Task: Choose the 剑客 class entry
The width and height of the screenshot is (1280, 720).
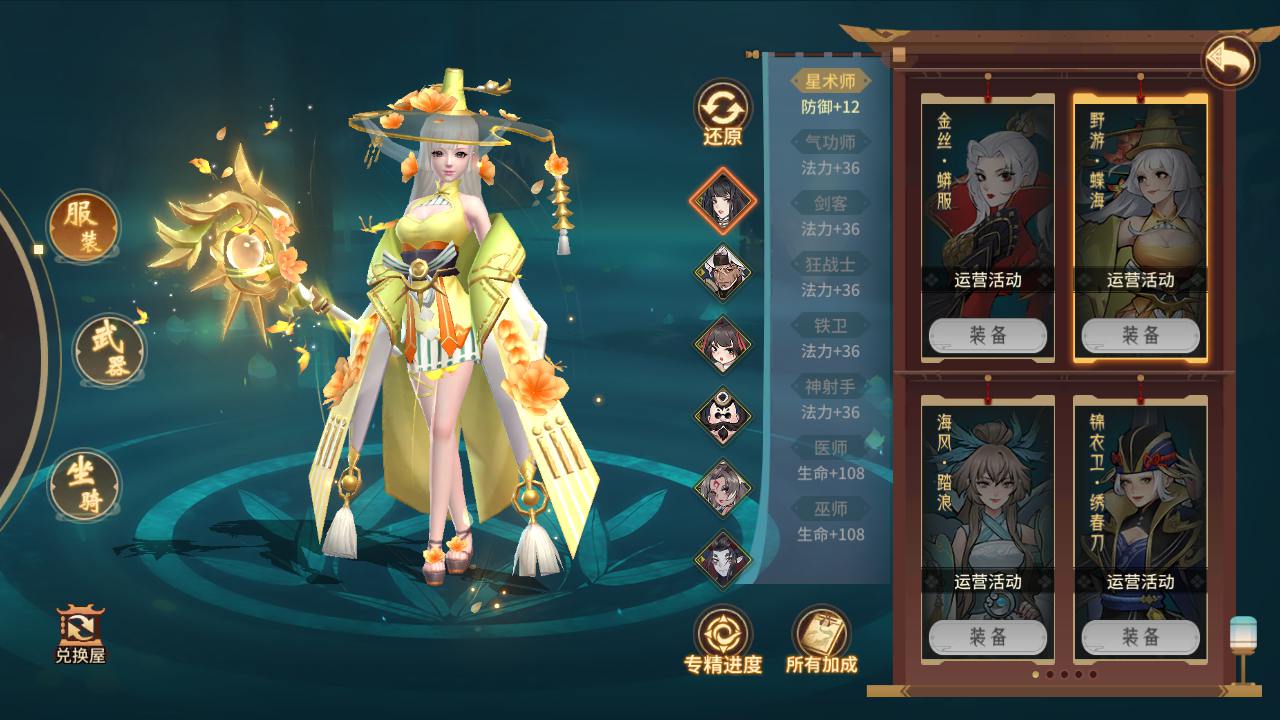Action: (830, 204)
